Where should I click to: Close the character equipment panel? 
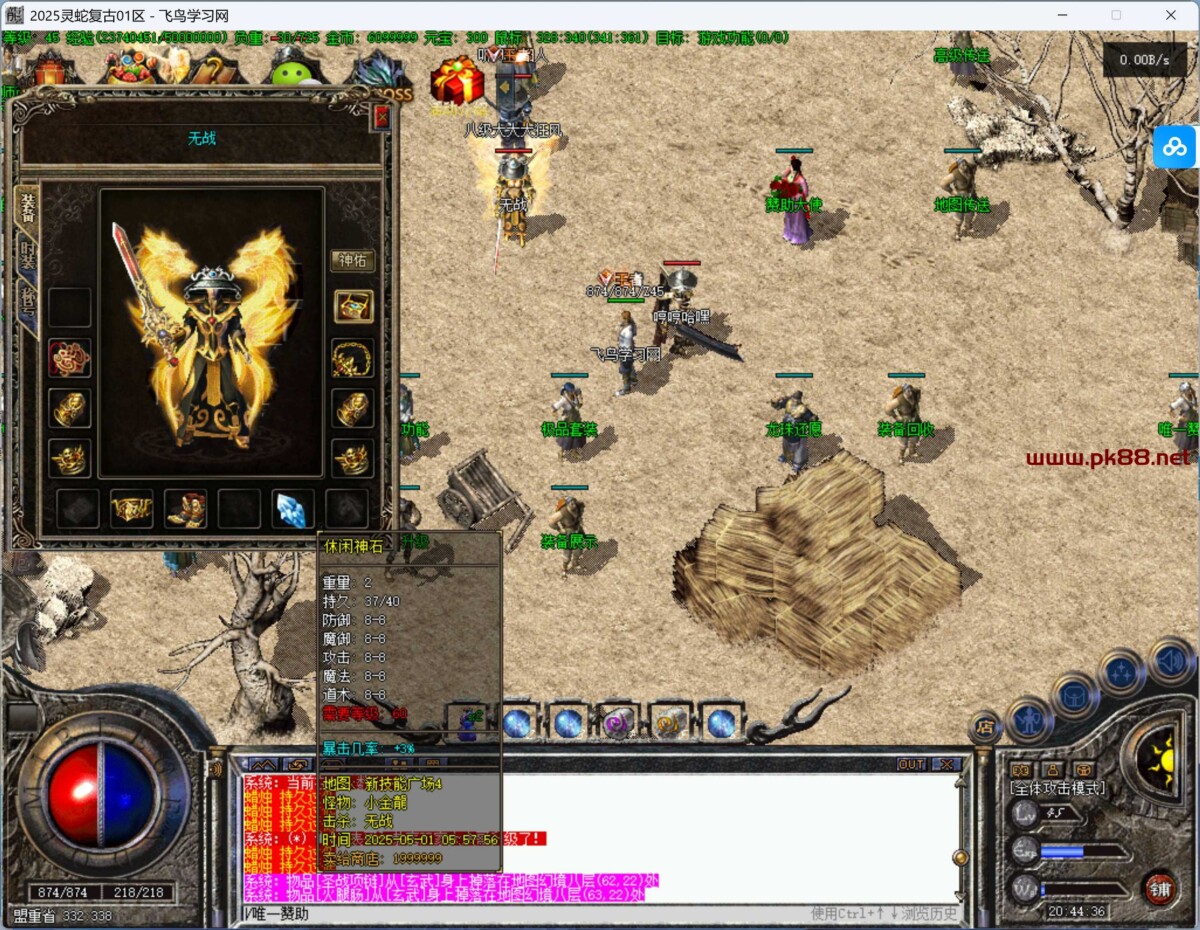[381, 117]
